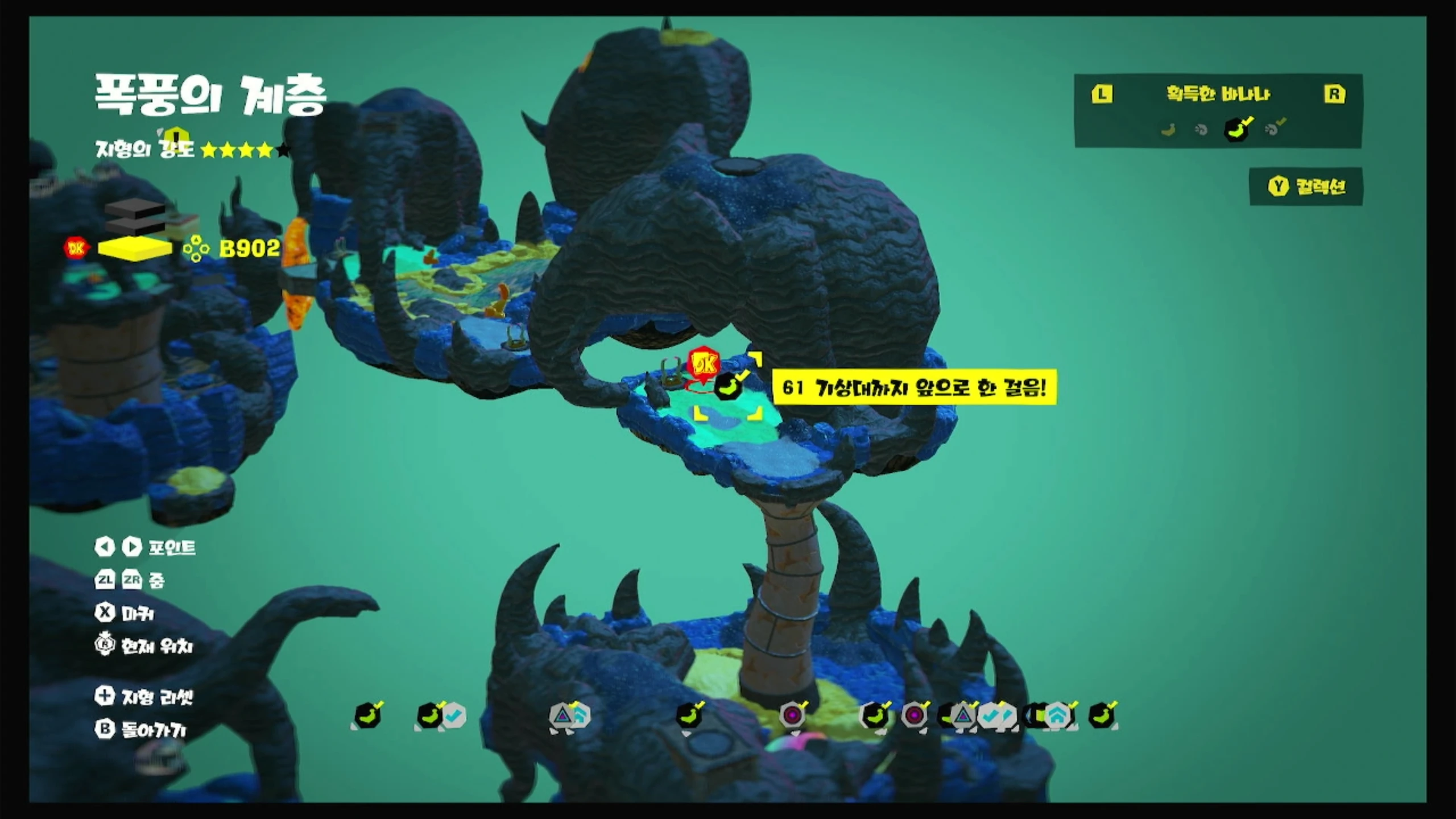Switch to the topmost gray sublayer tile

coord(135,209)
